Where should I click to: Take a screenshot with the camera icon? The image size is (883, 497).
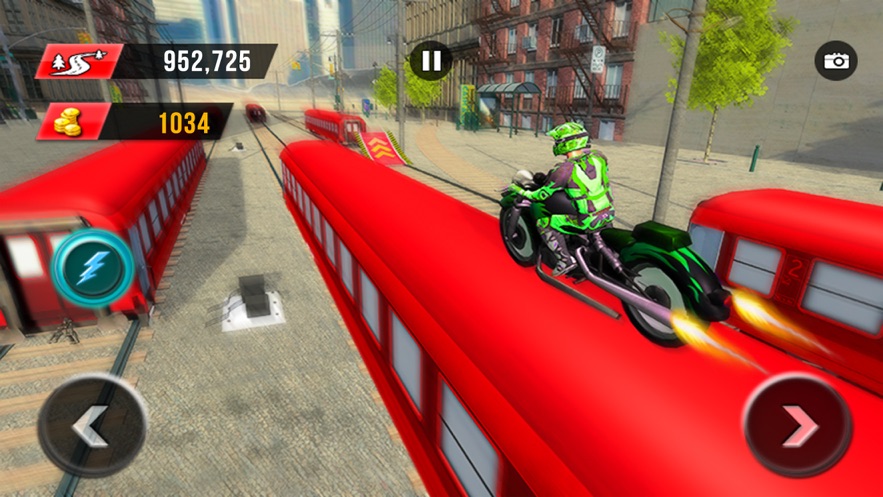coord(835,61)
